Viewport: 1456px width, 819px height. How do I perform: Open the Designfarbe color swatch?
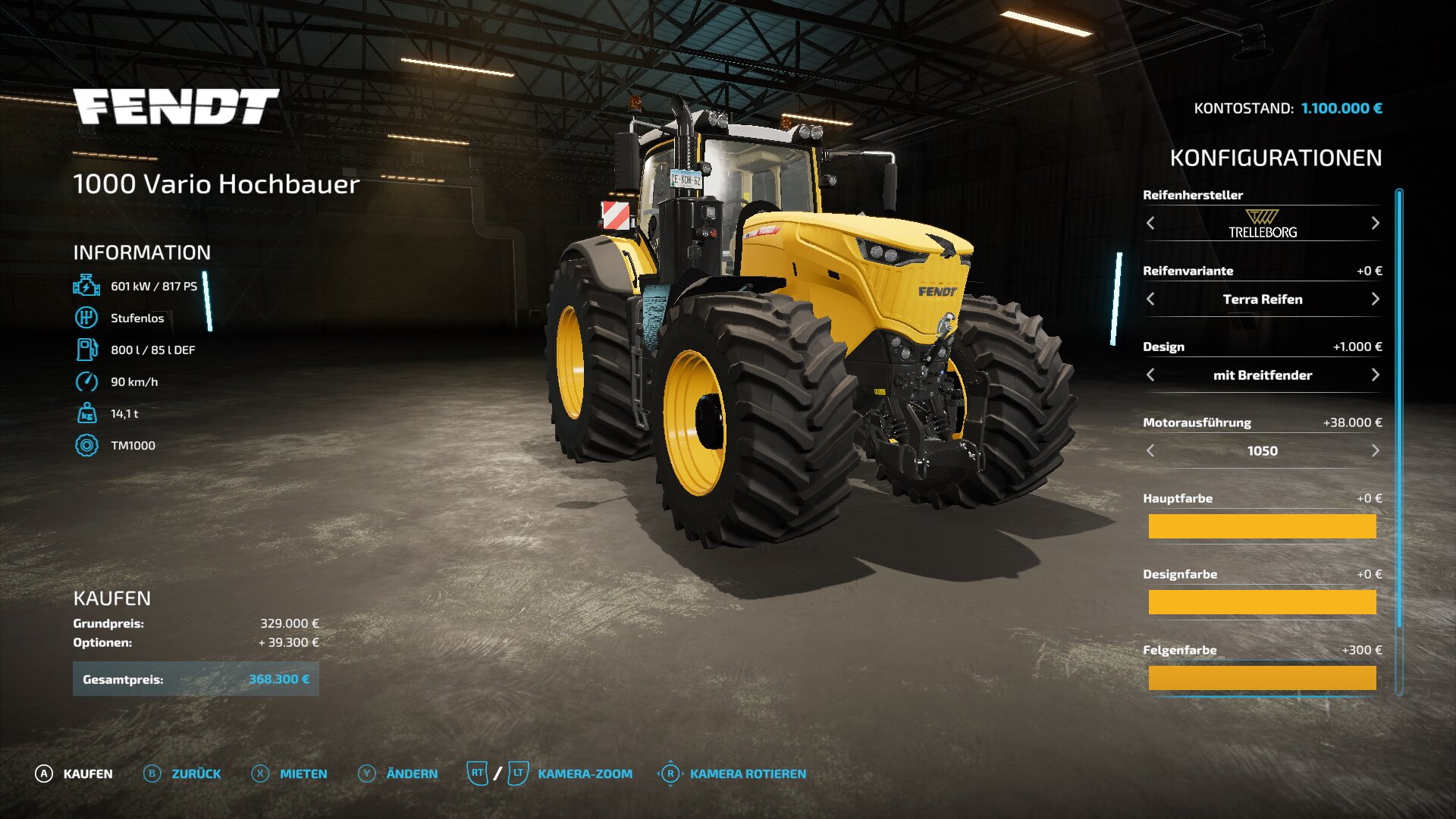coord(1262,602)
